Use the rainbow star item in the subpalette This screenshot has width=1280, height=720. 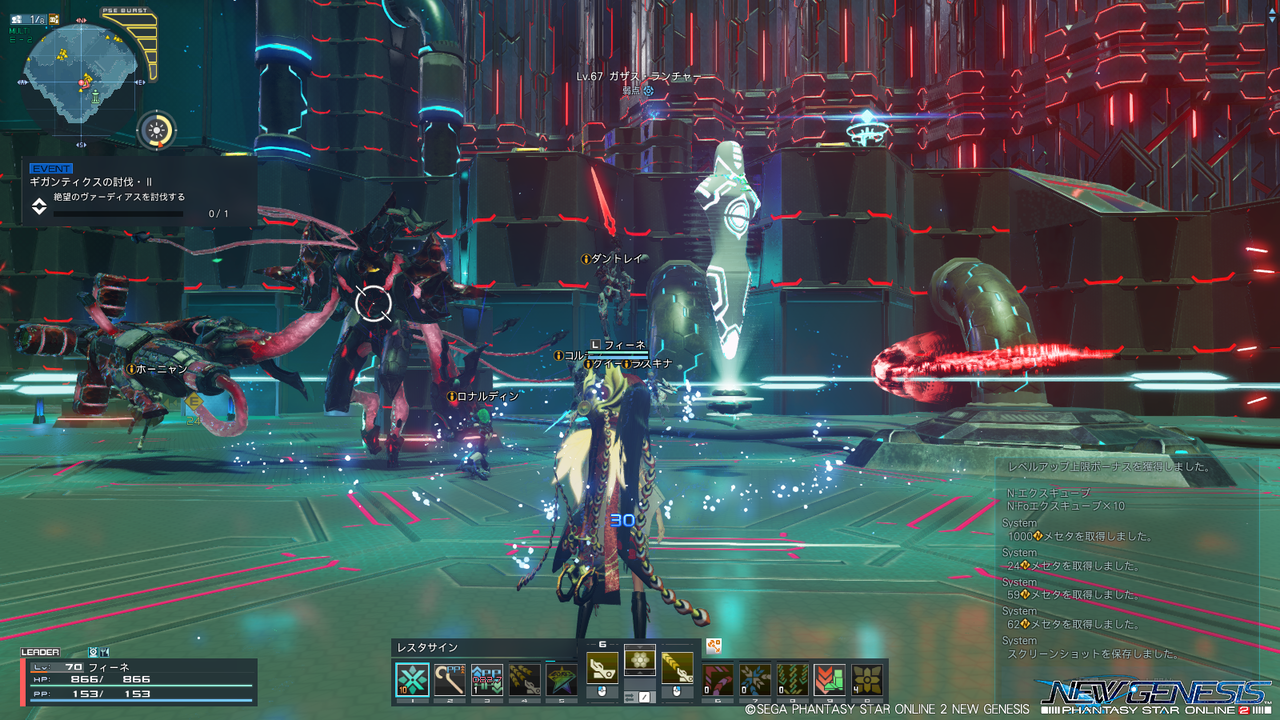pos(562,680)
